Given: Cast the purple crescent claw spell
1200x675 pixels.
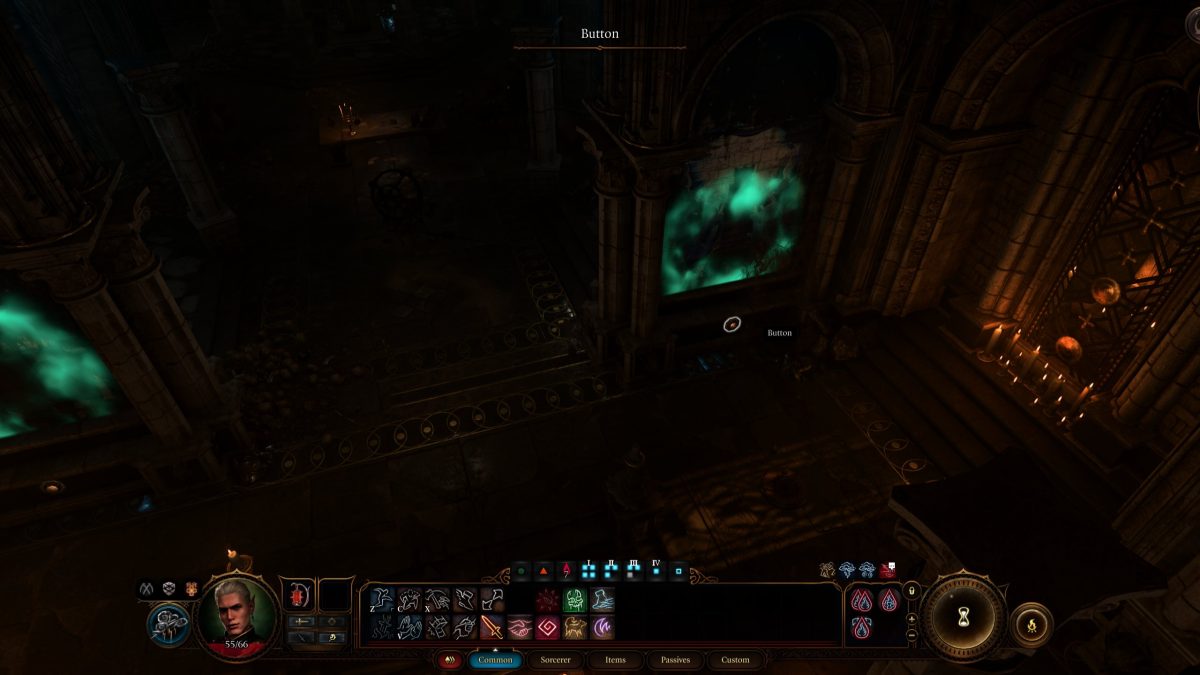Looking at the screenshot, I should point(603,627).
